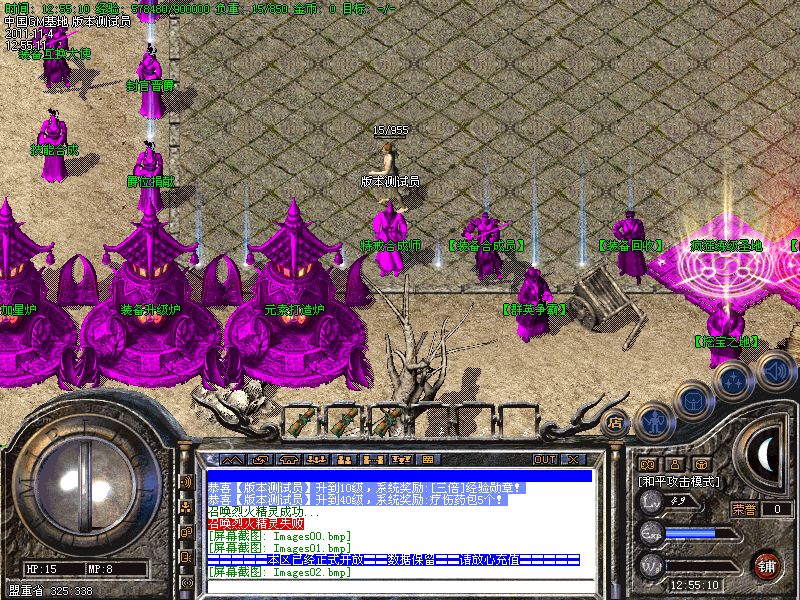800x600 pixels.
Task: Open the bag inventory round icon
Action: (694, 399)
